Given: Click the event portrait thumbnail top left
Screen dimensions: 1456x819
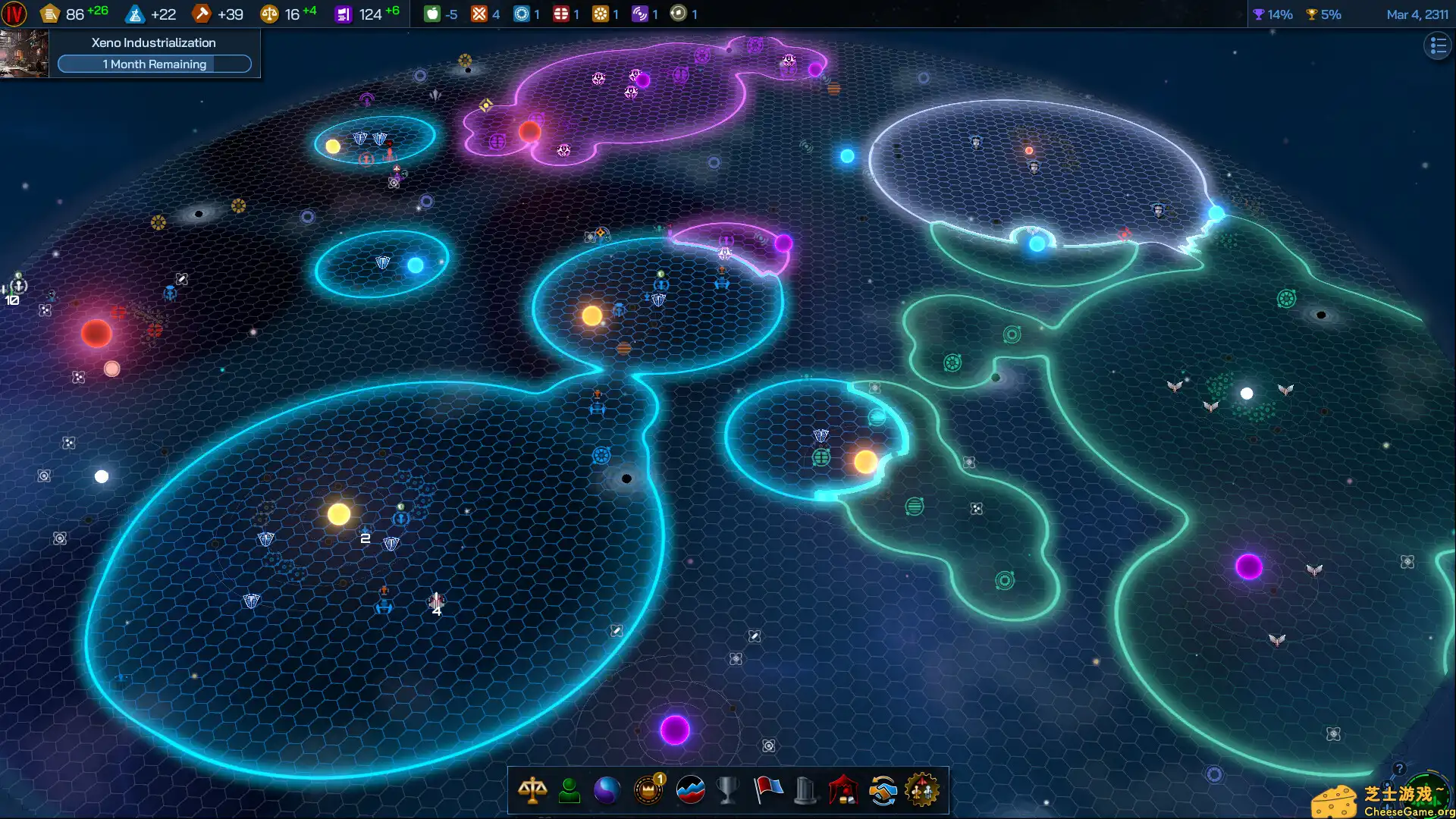Looking at the screenshot, I should pyautogui.click(x=24, y=53).
